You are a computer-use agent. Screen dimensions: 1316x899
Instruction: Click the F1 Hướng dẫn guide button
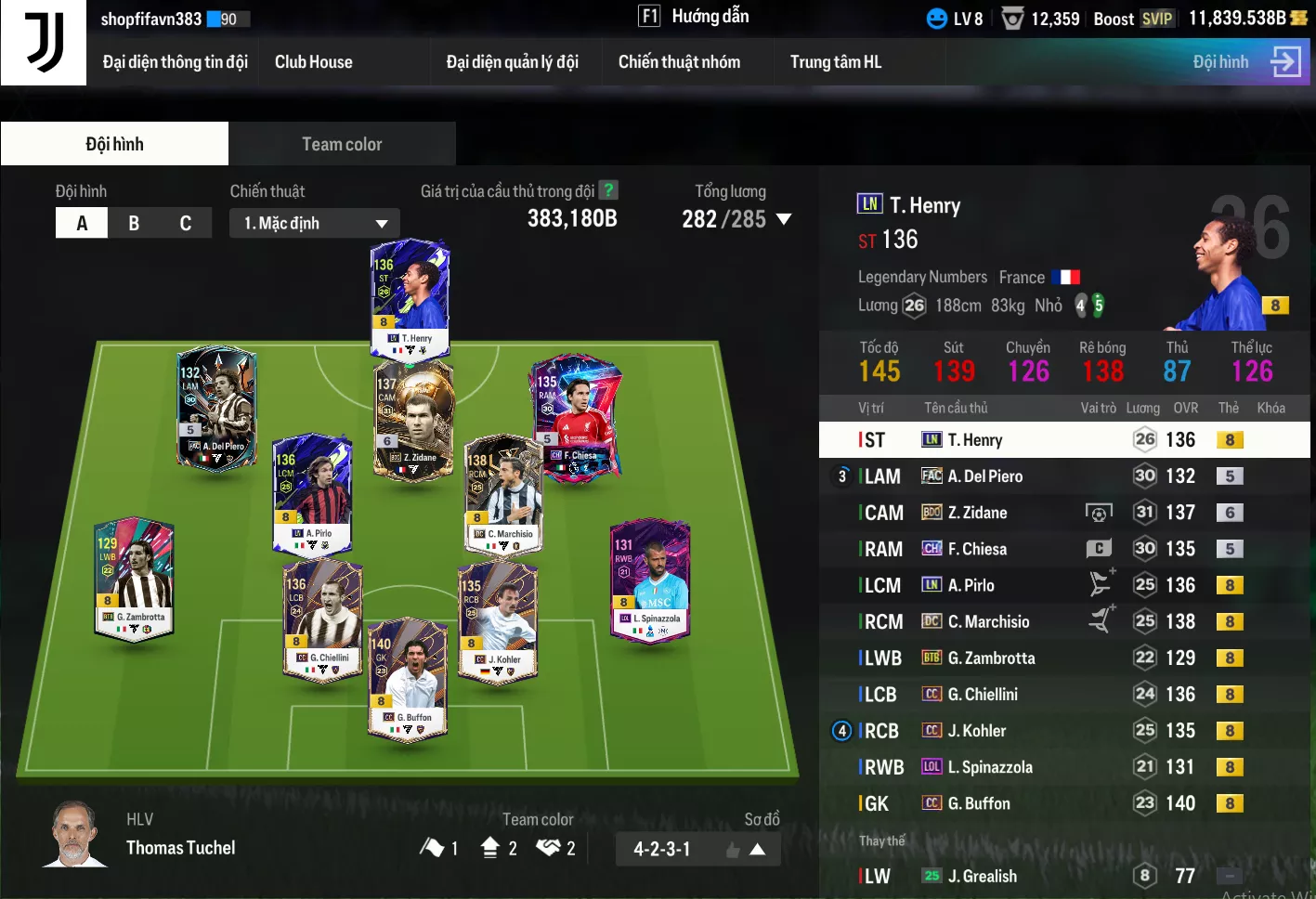point(694,17)
